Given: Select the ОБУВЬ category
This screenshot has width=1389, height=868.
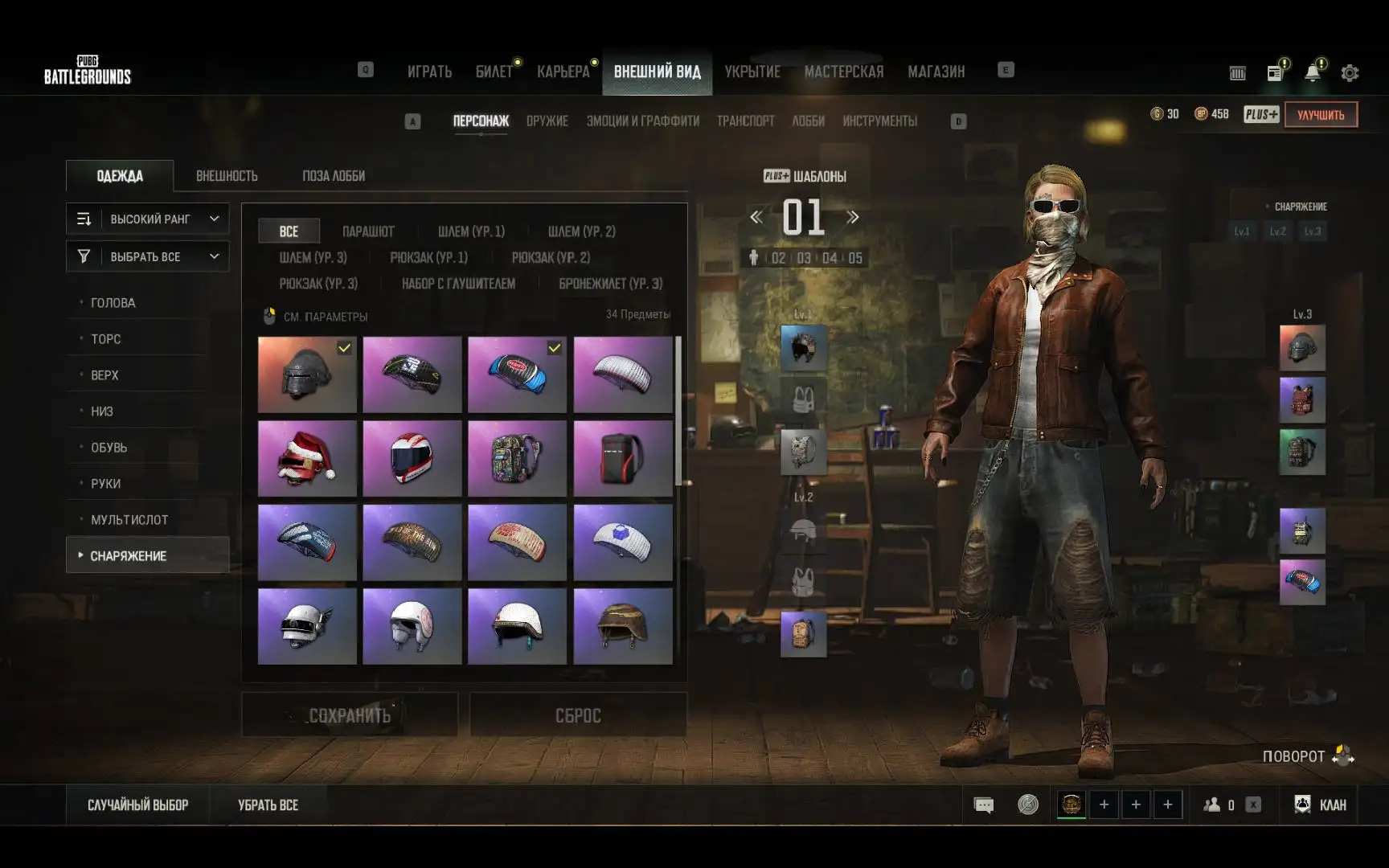Looking at the screenshot, I should click(109, 448).
